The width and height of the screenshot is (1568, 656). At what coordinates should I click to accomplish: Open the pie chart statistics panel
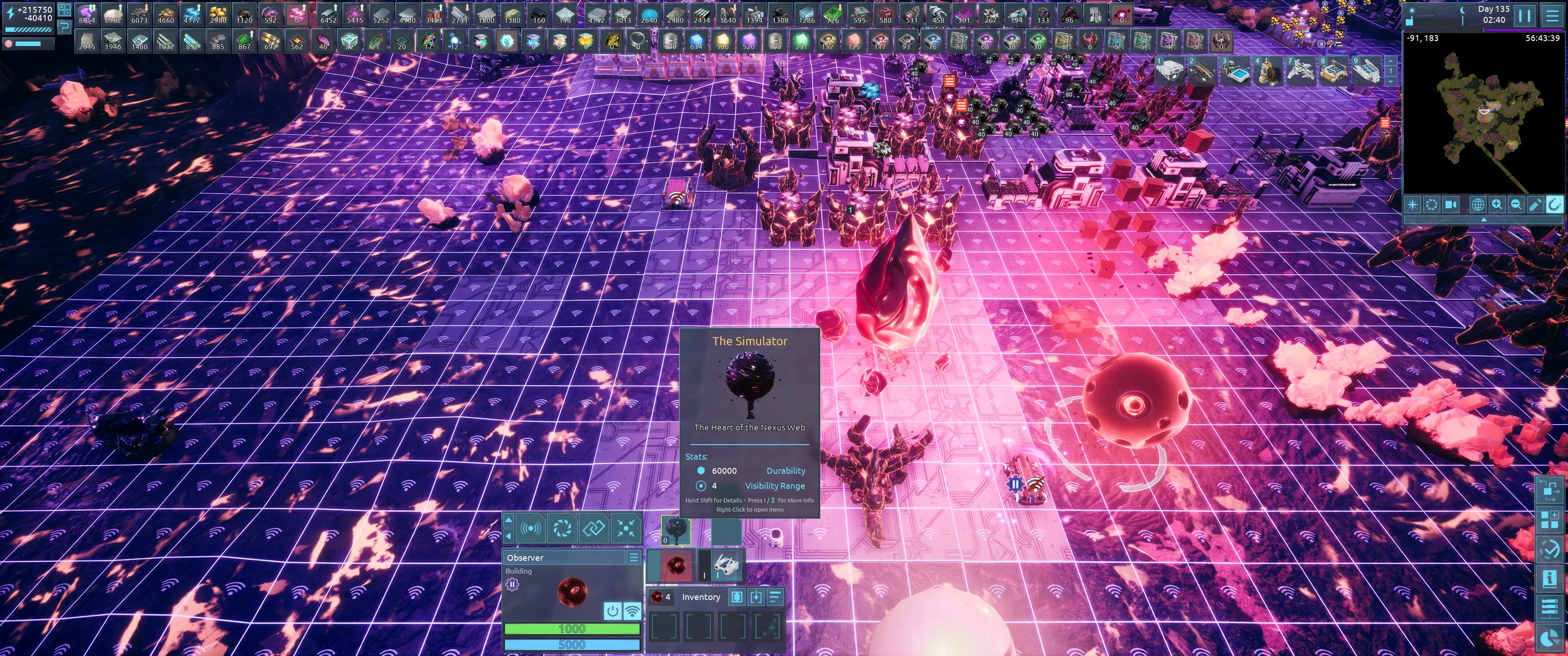click(1550, 638)
